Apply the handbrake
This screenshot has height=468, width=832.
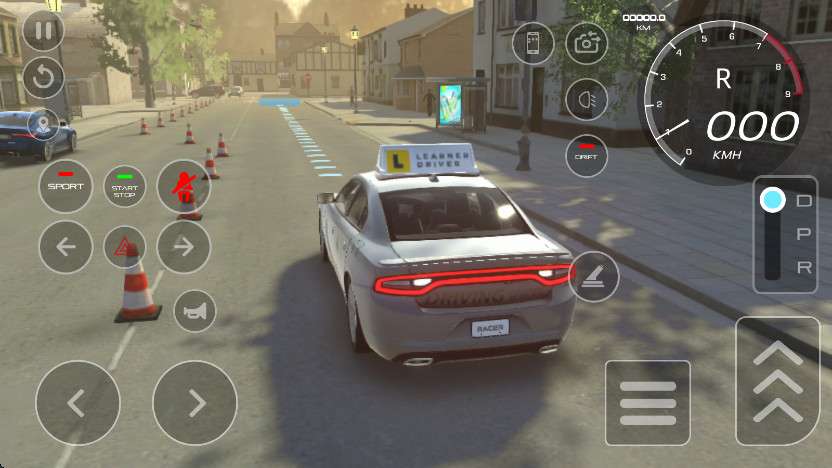tap(594, 277)
